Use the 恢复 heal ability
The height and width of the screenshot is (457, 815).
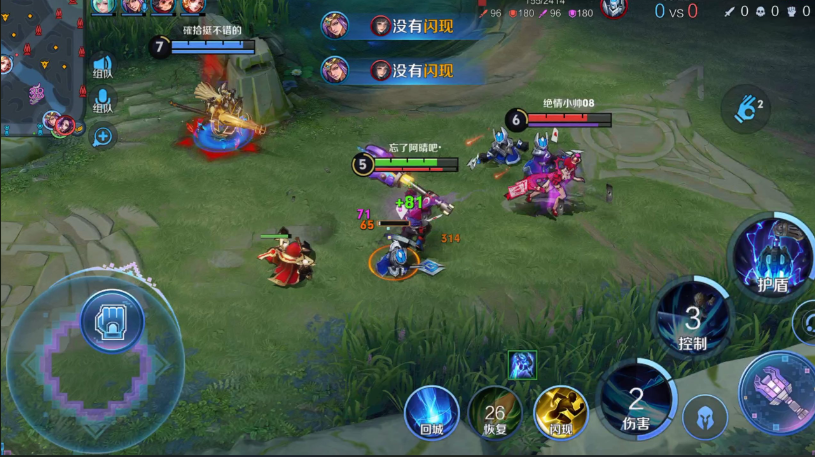pos(494,412)
